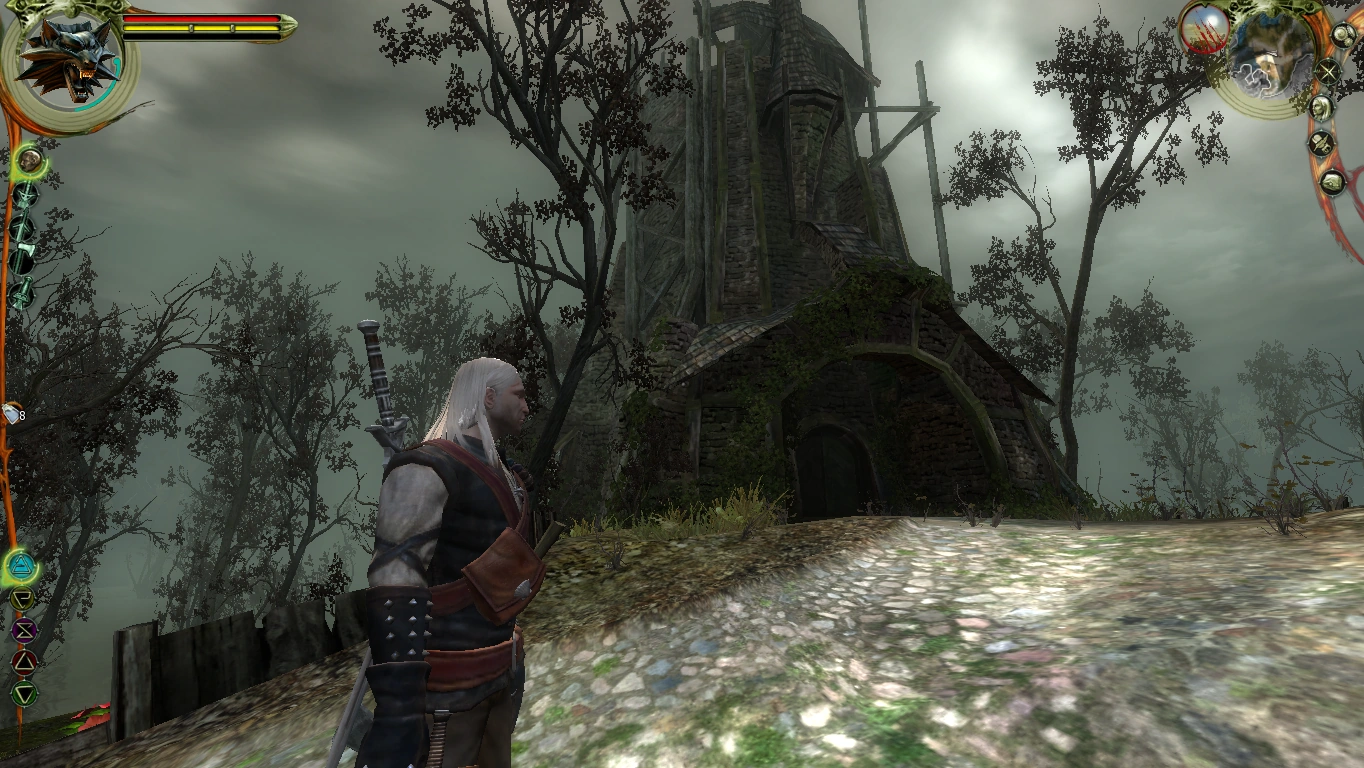Equip the dagger short weapon slot
Viewport: 1364px width, 768px height.
(22, 292)
